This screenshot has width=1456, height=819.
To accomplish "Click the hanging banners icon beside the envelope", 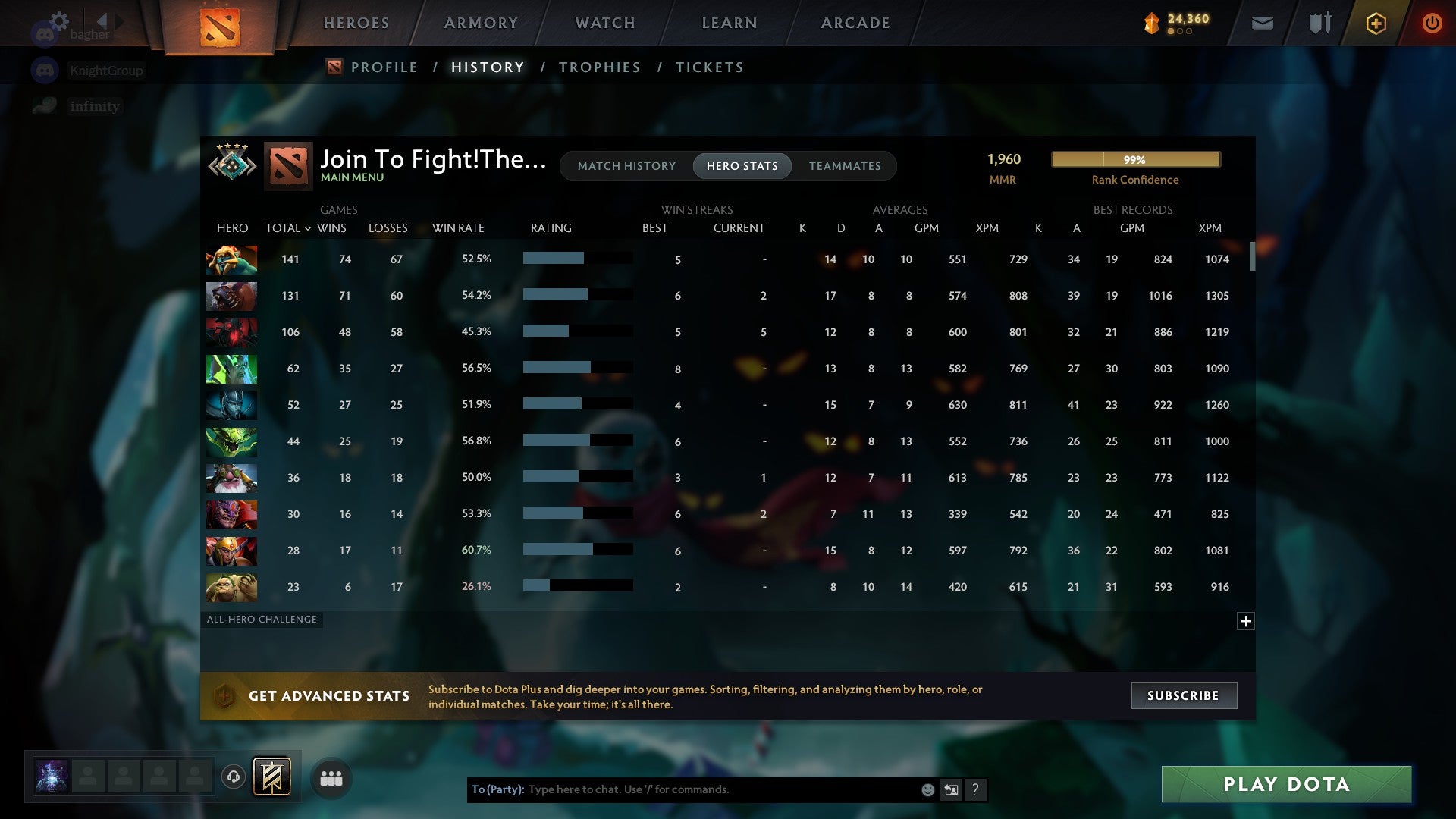I will click(1319, 23).
